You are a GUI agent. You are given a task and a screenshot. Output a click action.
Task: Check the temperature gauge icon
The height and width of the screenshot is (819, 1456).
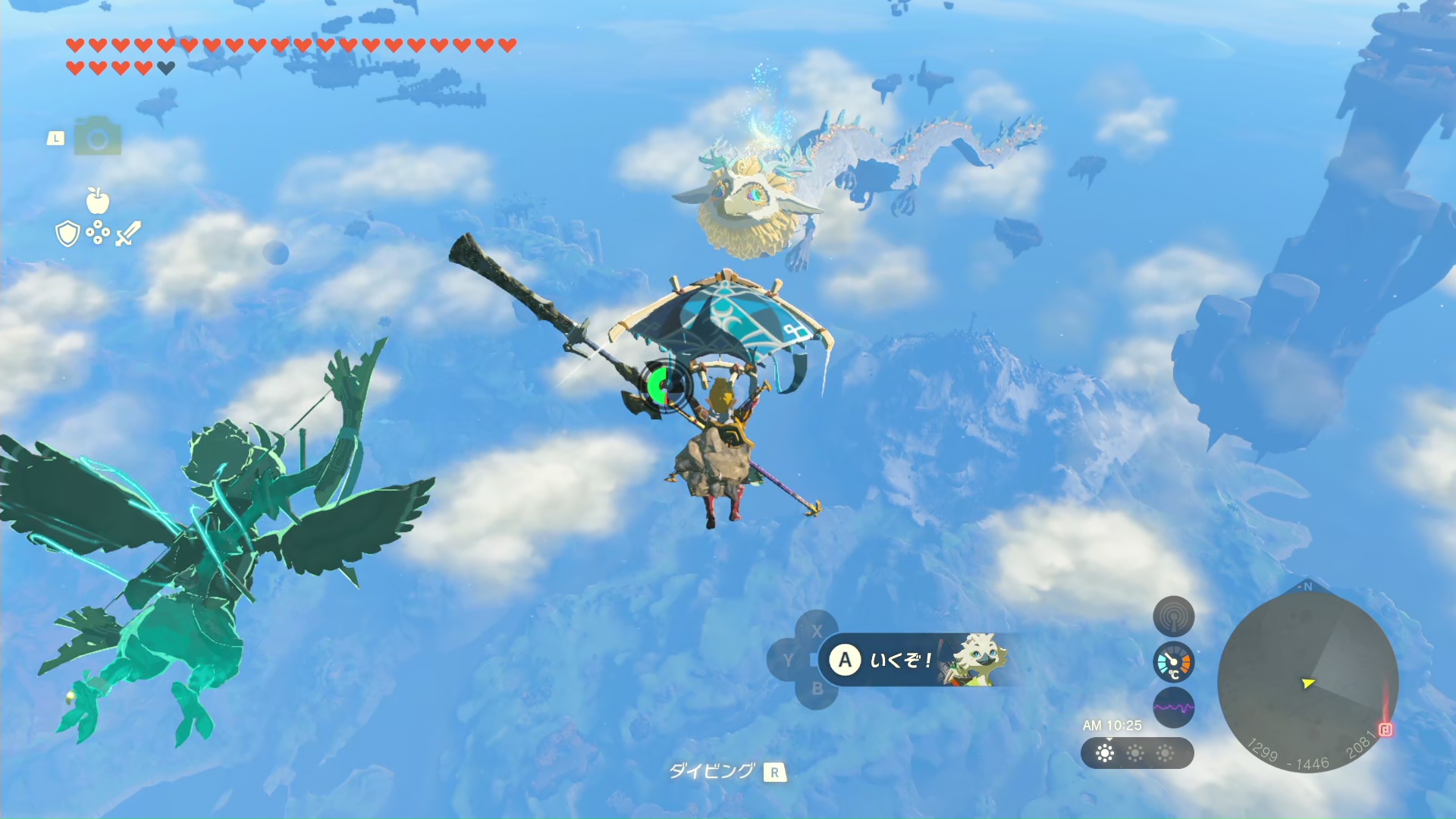pyautogui.click(x=1173, y=663)
